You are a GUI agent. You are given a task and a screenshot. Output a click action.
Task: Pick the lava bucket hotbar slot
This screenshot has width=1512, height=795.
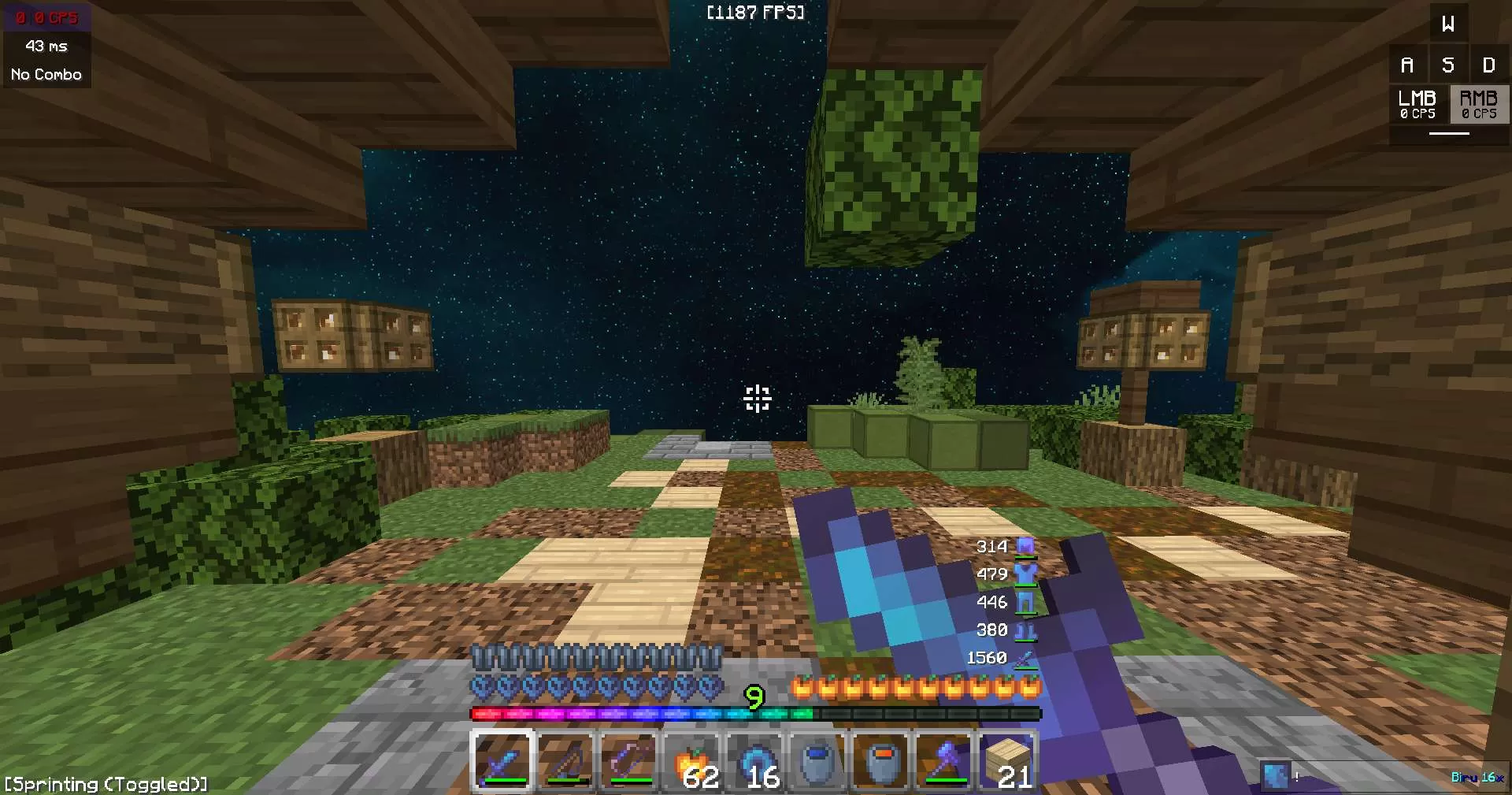tap(881, 761)
